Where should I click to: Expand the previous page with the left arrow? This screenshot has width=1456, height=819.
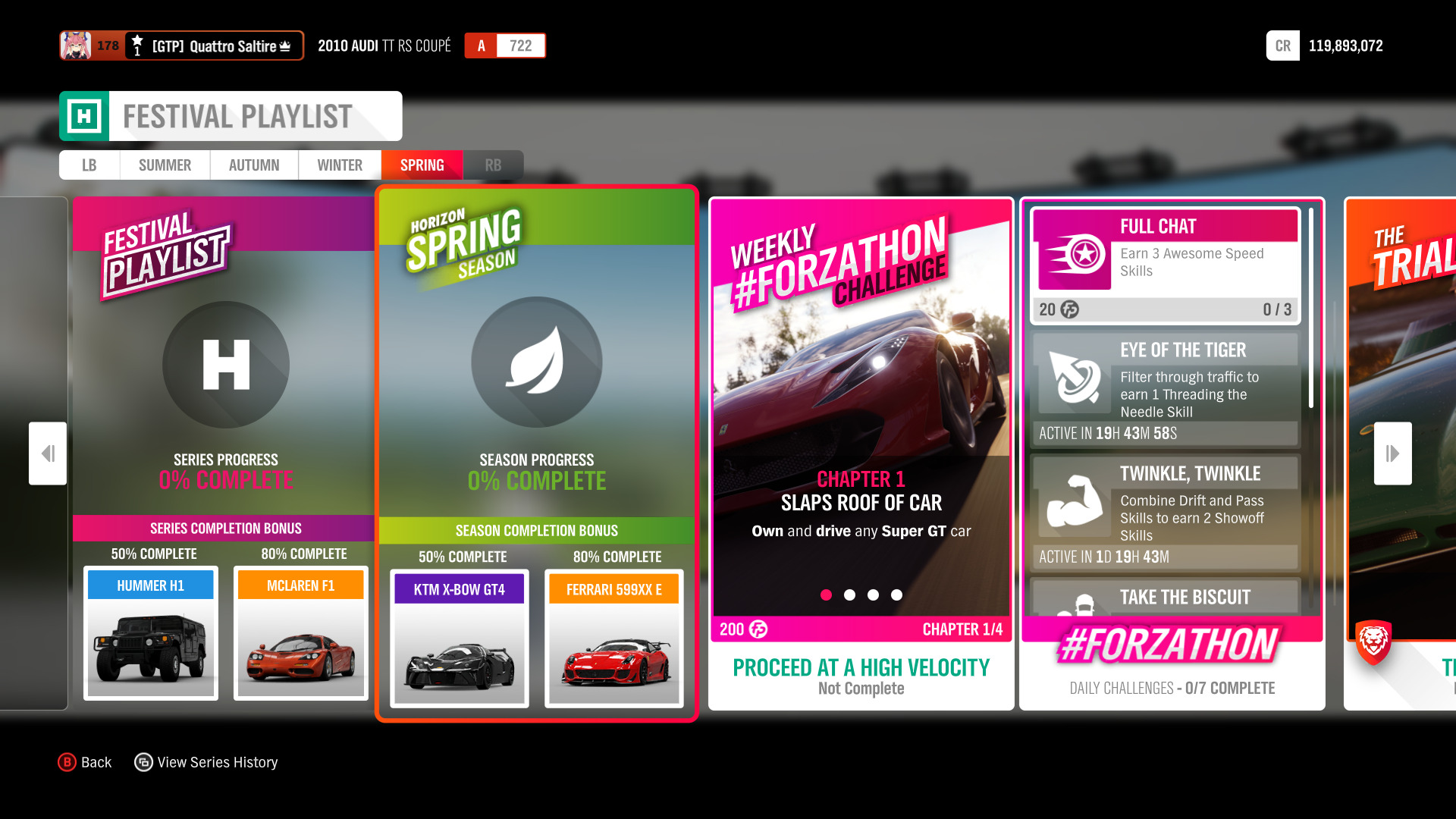point(47,453)
